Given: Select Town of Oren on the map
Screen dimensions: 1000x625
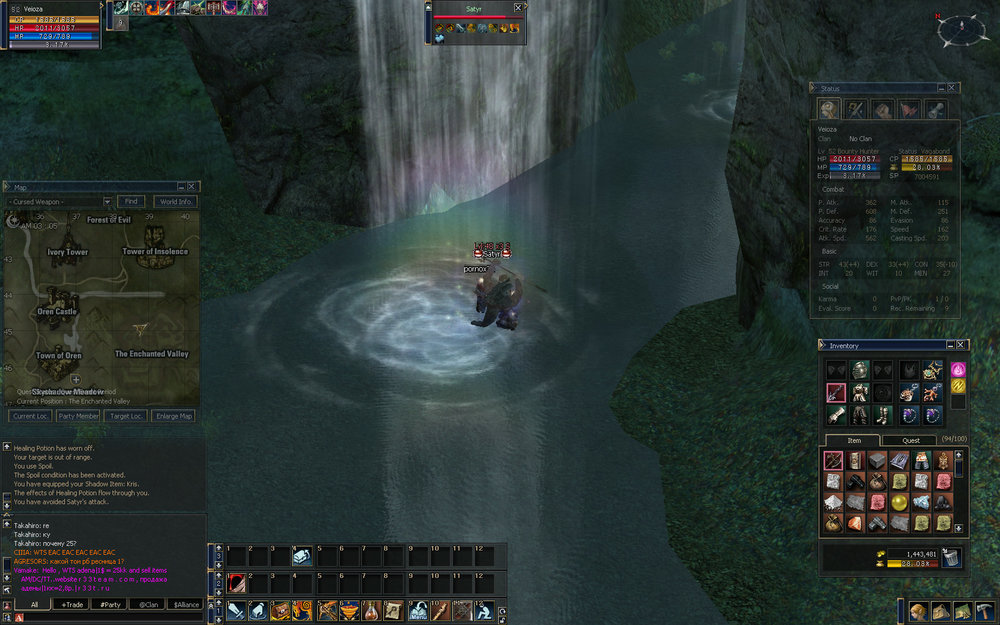Looking at the screenshot, I should [59, 355].
